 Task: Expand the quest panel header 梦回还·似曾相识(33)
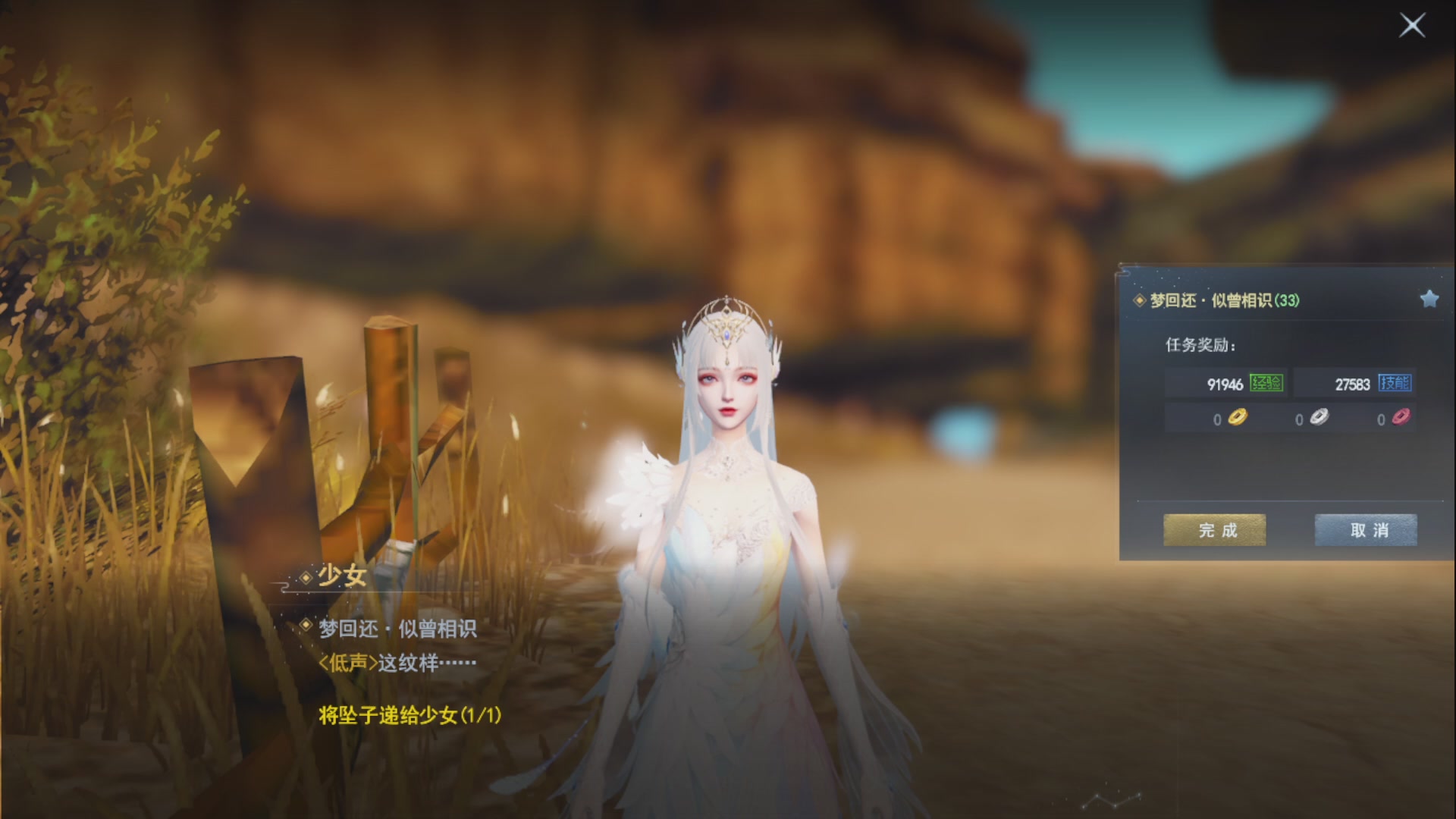pos(1221,300)
